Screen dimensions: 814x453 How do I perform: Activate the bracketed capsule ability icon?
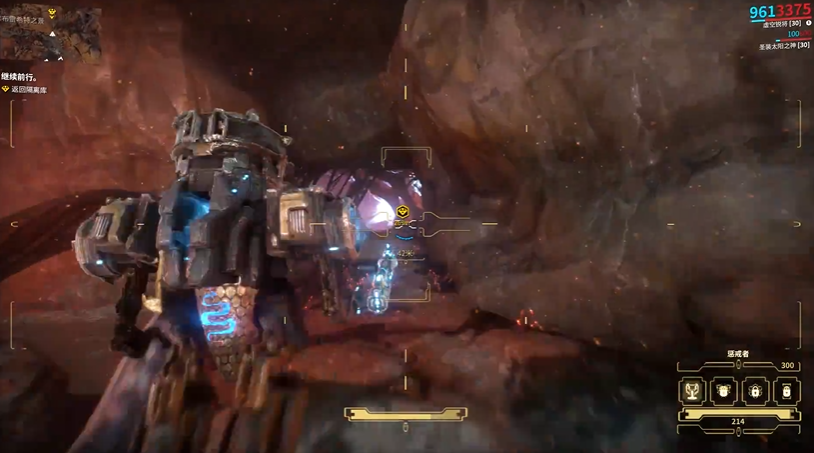pos(787,391)
